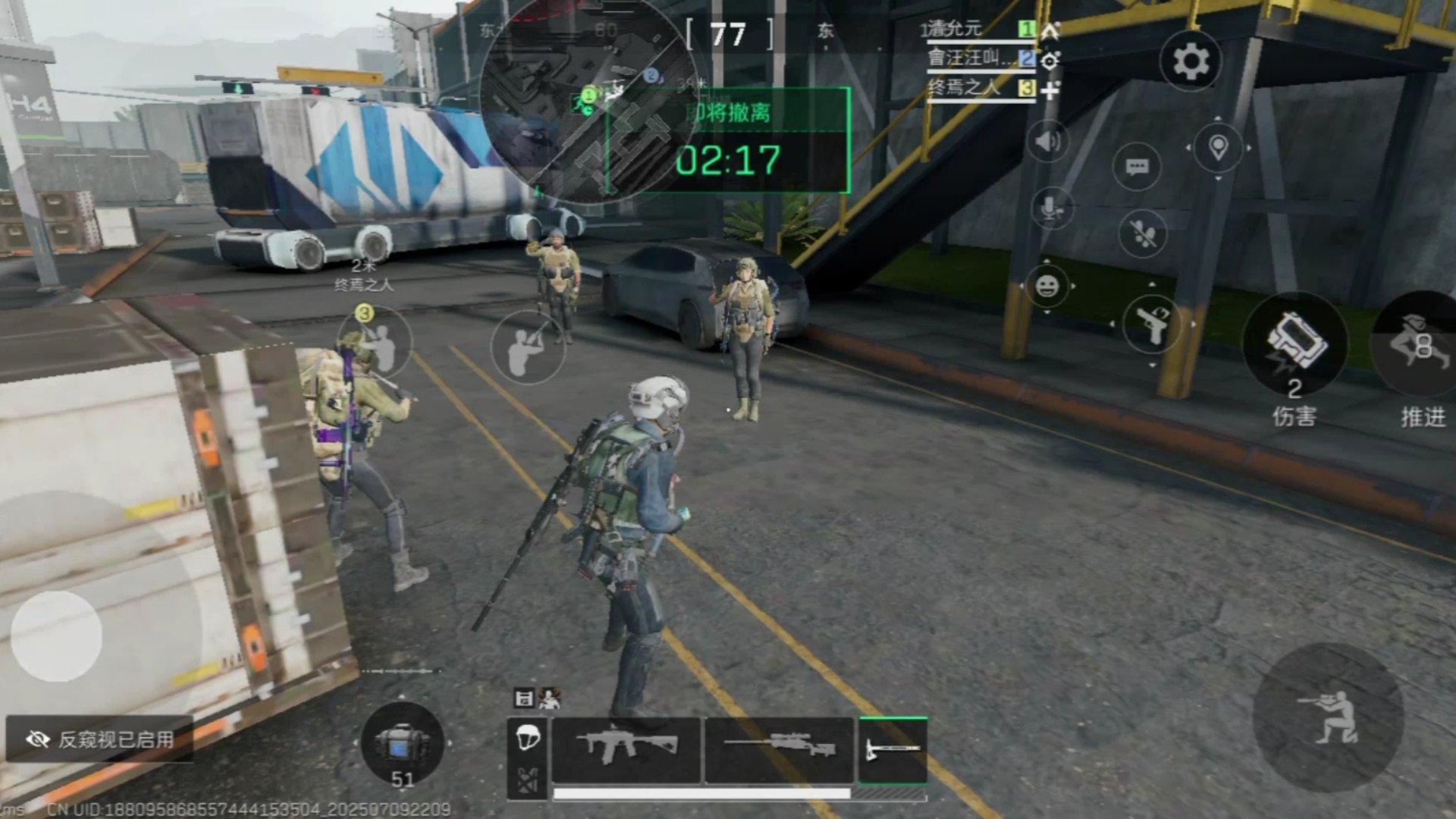Image resolution: width=1456 pixels, height=819 pixels.
Task: Select the assault rifle weapon slot
Action: [626, 749]
